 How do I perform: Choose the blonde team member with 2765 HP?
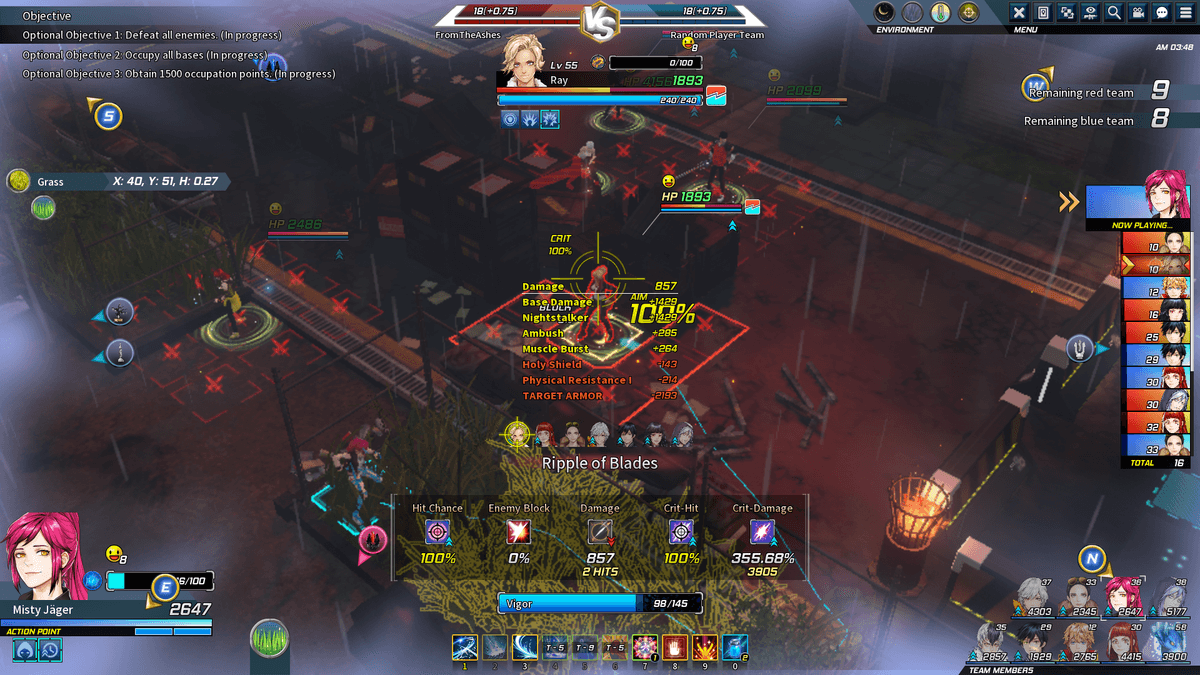click(1080, 638)
